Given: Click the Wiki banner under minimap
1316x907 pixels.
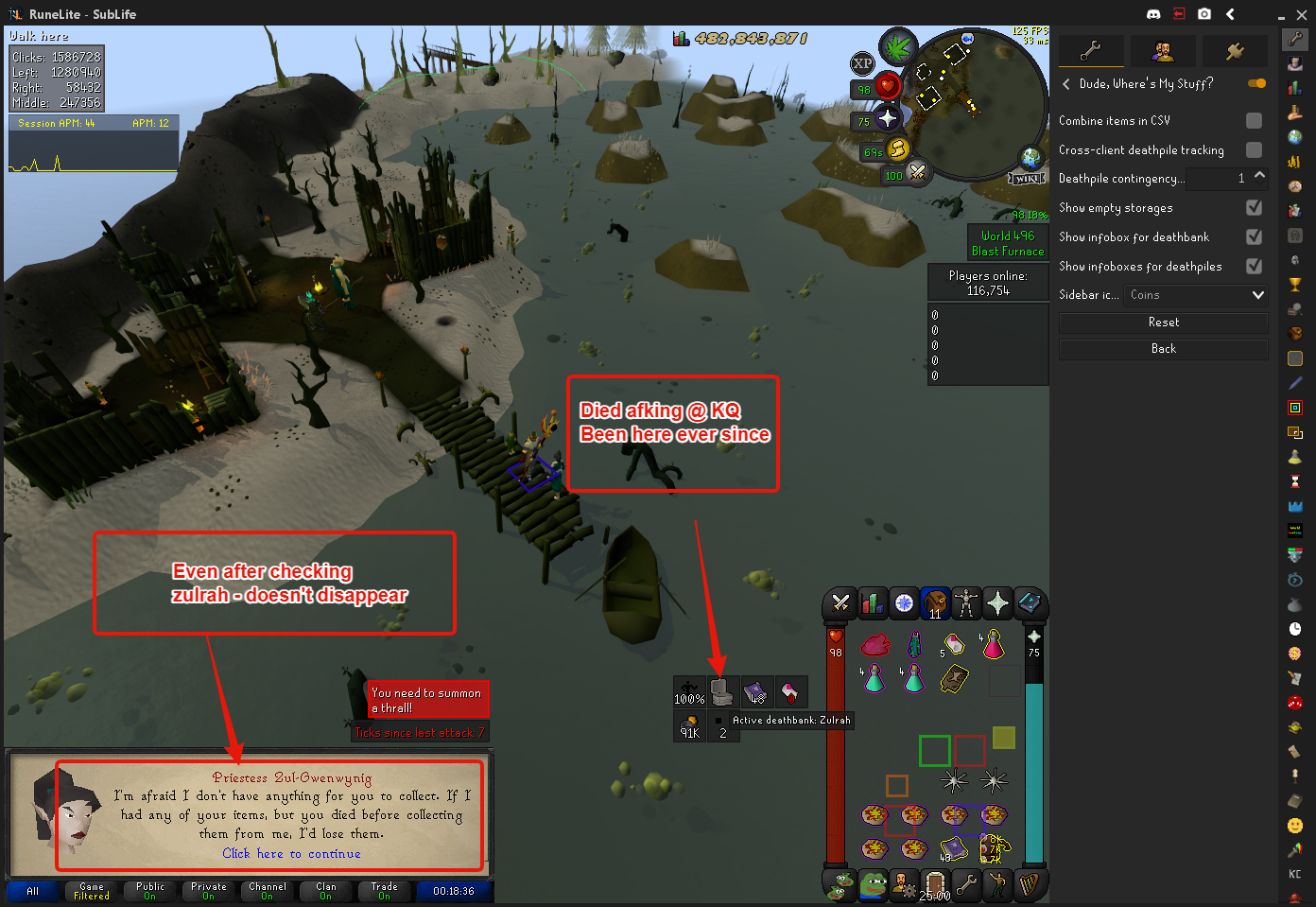Looking at the screenshot, I should [1027, 178].
